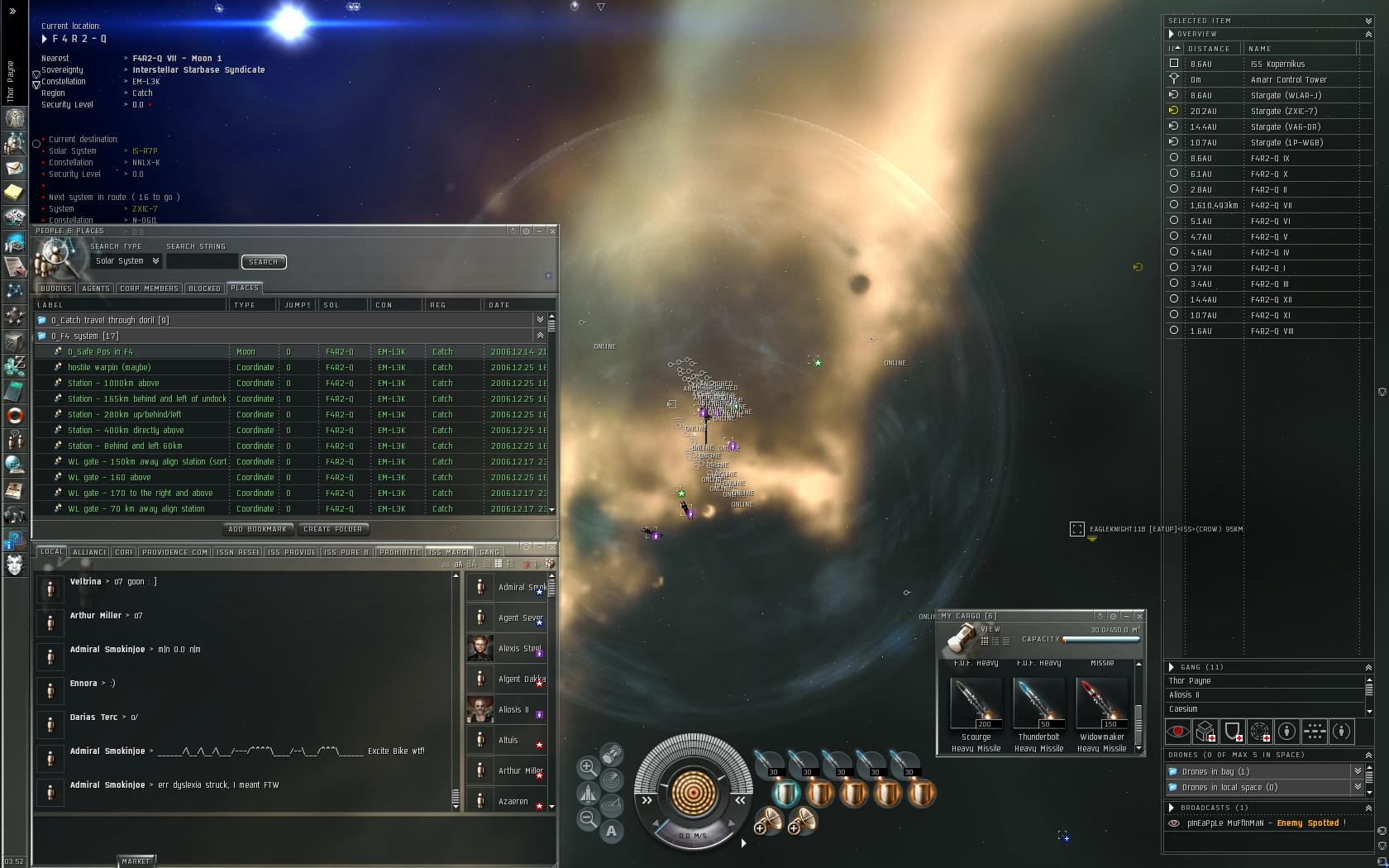Choose the Widowmaker Heavy Missile stack
This screenshot has height=868, width=1389.
coord(1102,703)
